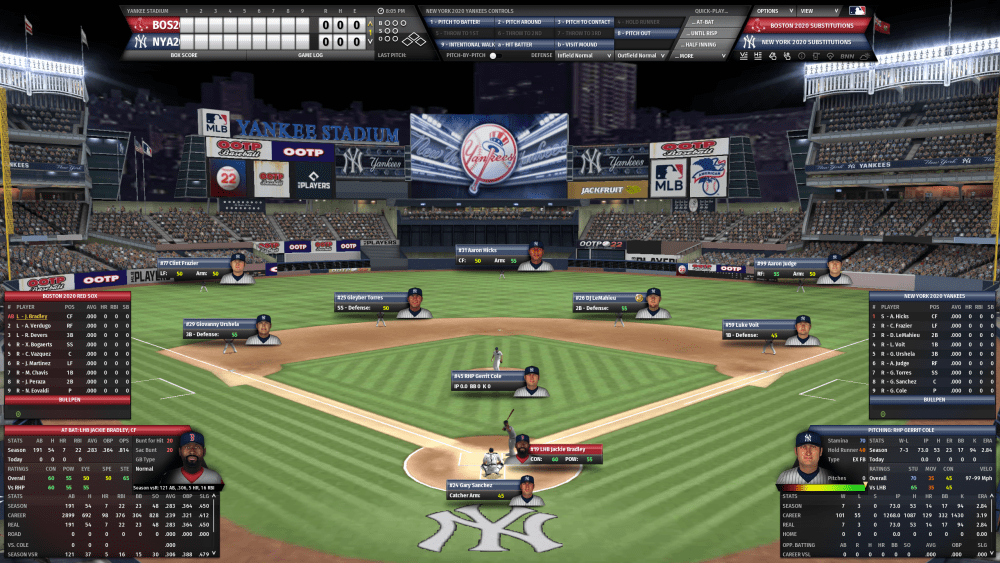The height and width of the screenshot is (563, 1000).
Task: Open the View dropdown
Action: click(x=810, y=11)
